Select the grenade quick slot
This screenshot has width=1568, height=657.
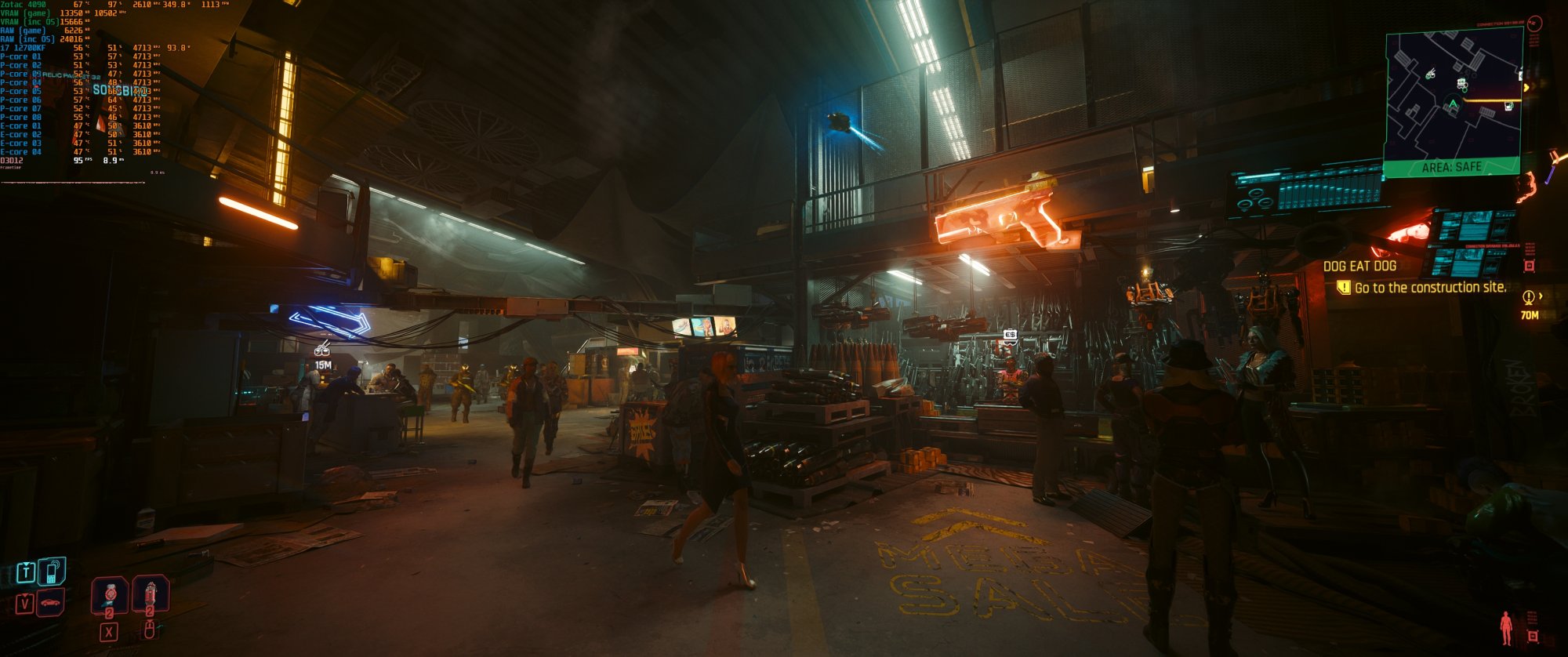coord(150,593)
